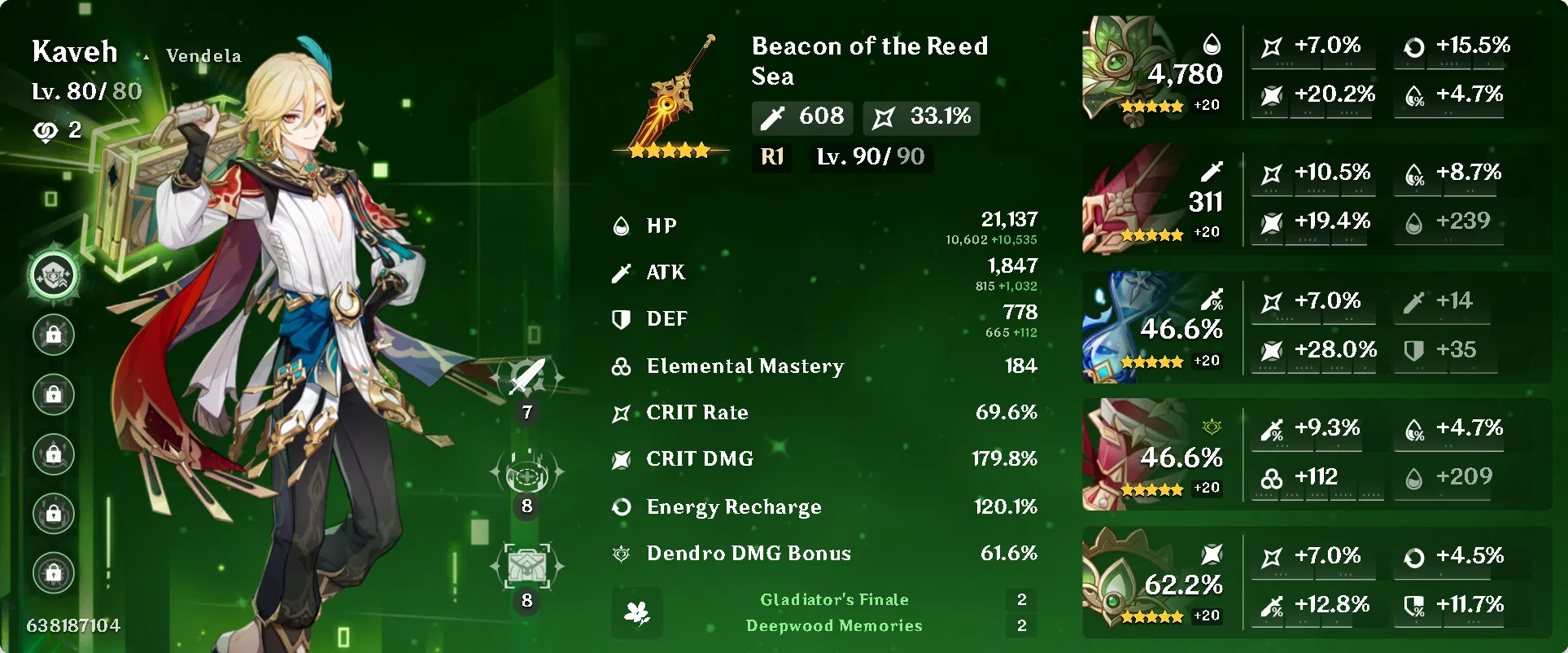
Task: Select Kaveh's Normal Attack talent at level 7
Action: tap(526, 376)
